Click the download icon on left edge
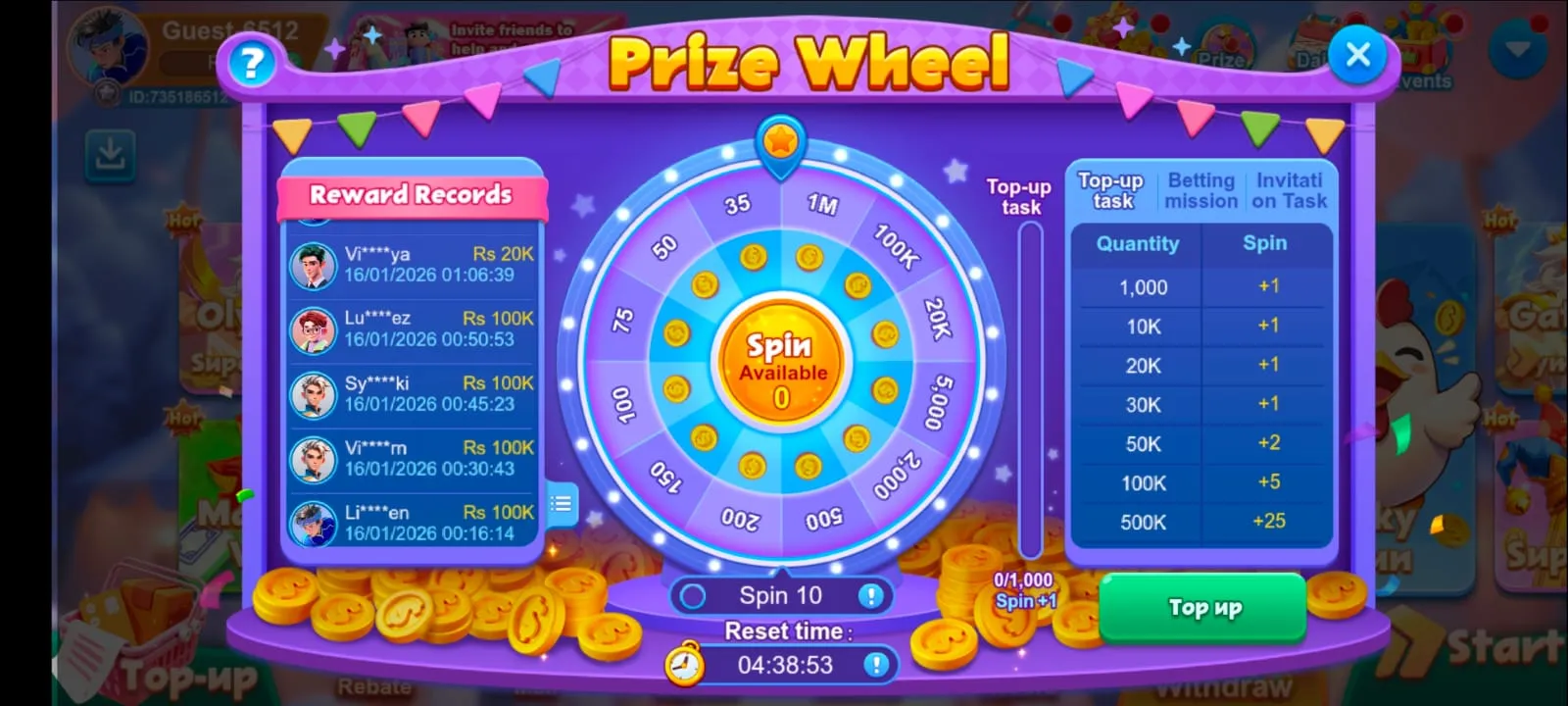This screenshot has width=1568, height=706. pos(110,159)
